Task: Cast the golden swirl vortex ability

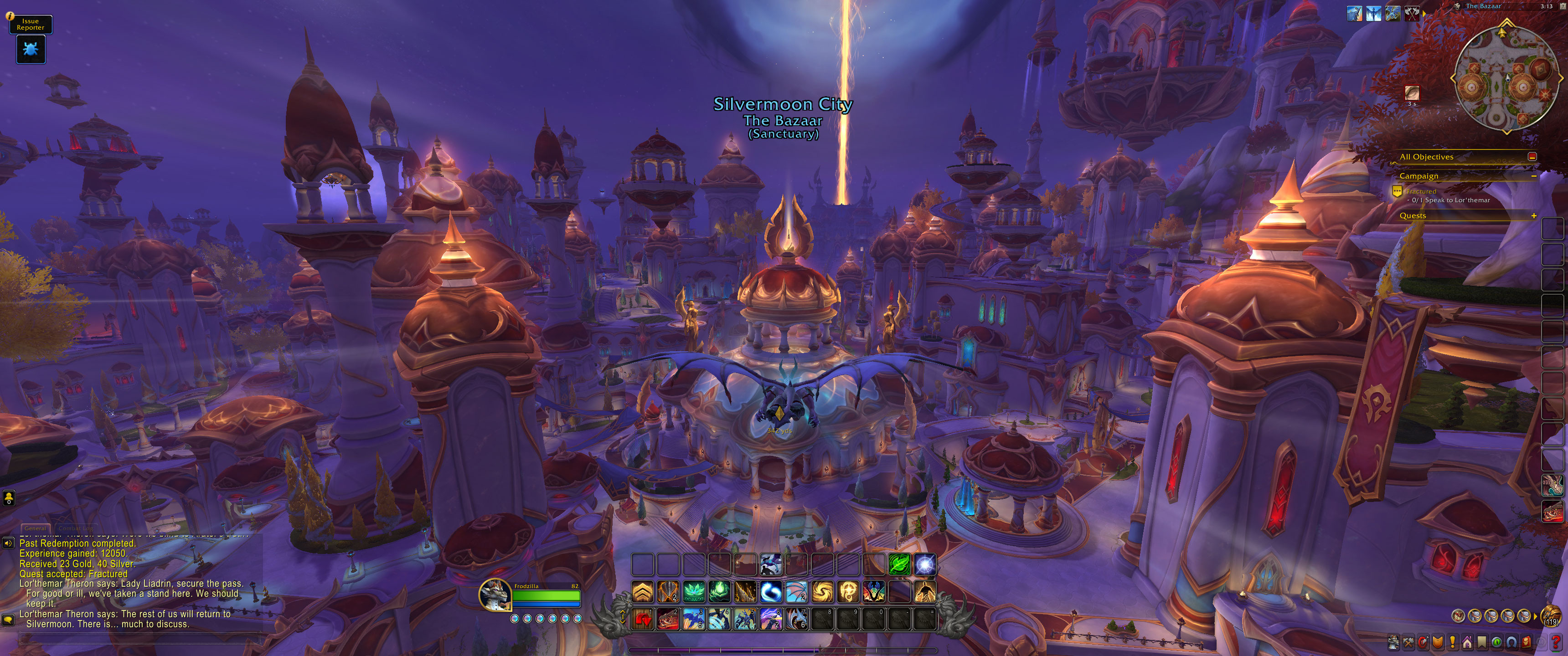Action: [x=822, y=591]
